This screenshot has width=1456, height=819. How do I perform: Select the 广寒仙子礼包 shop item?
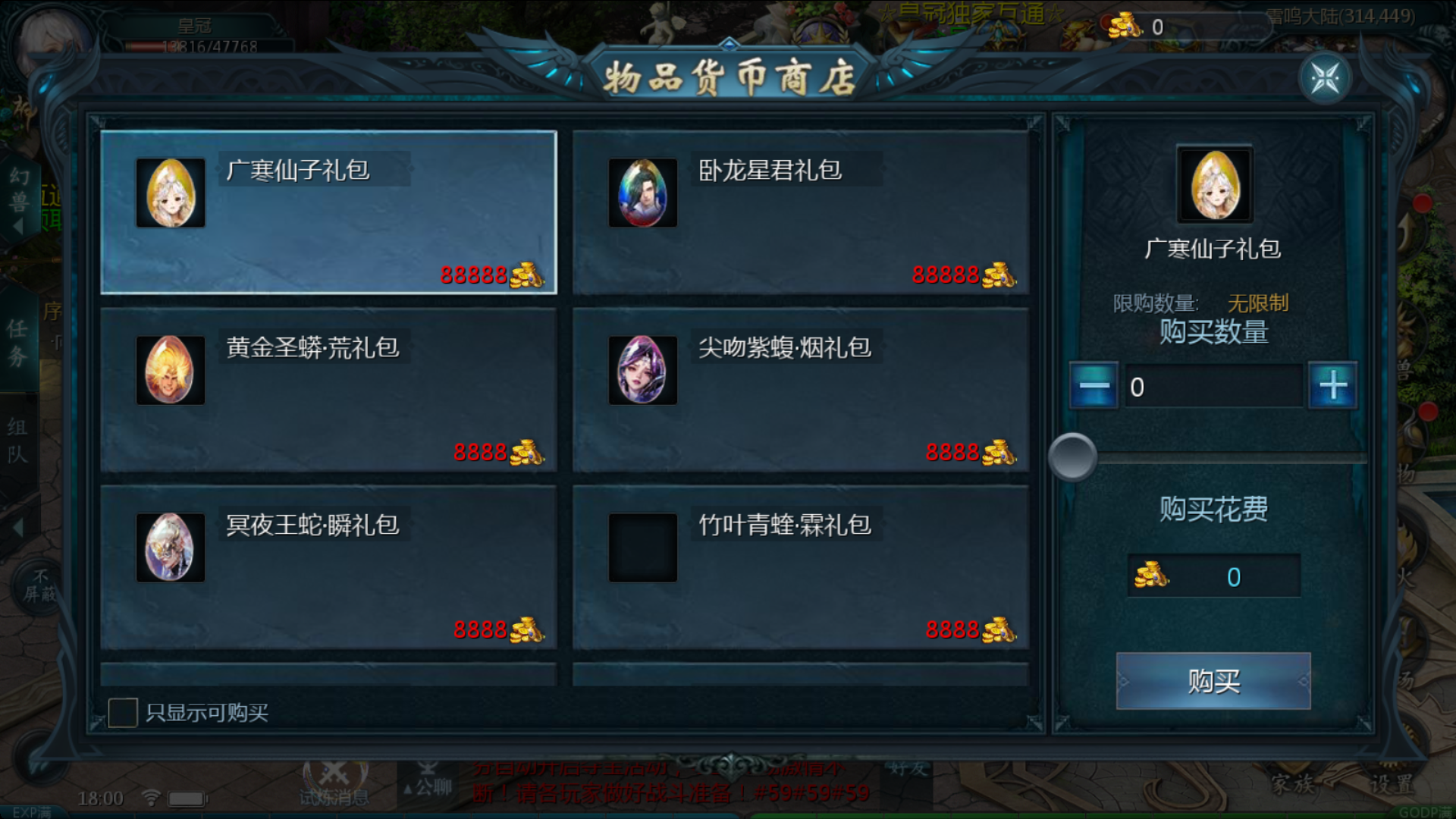(x=328, y=212)
